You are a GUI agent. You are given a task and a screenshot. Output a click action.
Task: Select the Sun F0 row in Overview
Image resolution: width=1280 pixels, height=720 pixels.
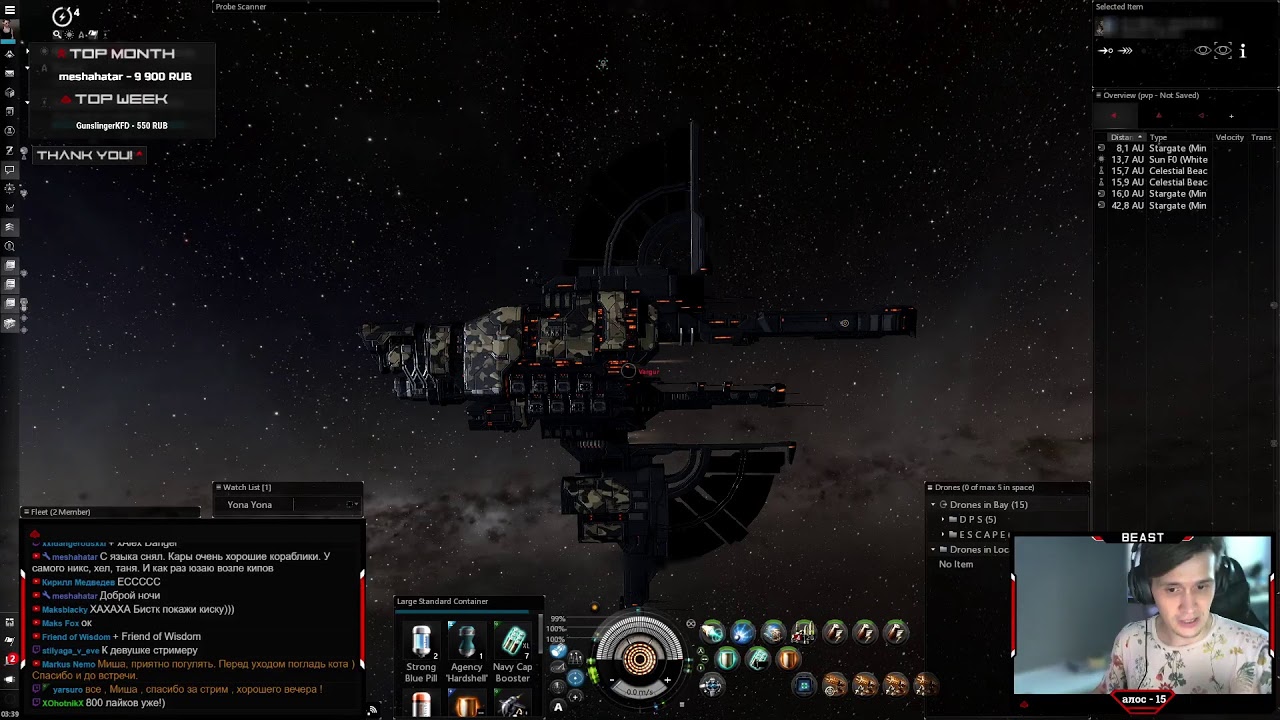click(1160, 160)
